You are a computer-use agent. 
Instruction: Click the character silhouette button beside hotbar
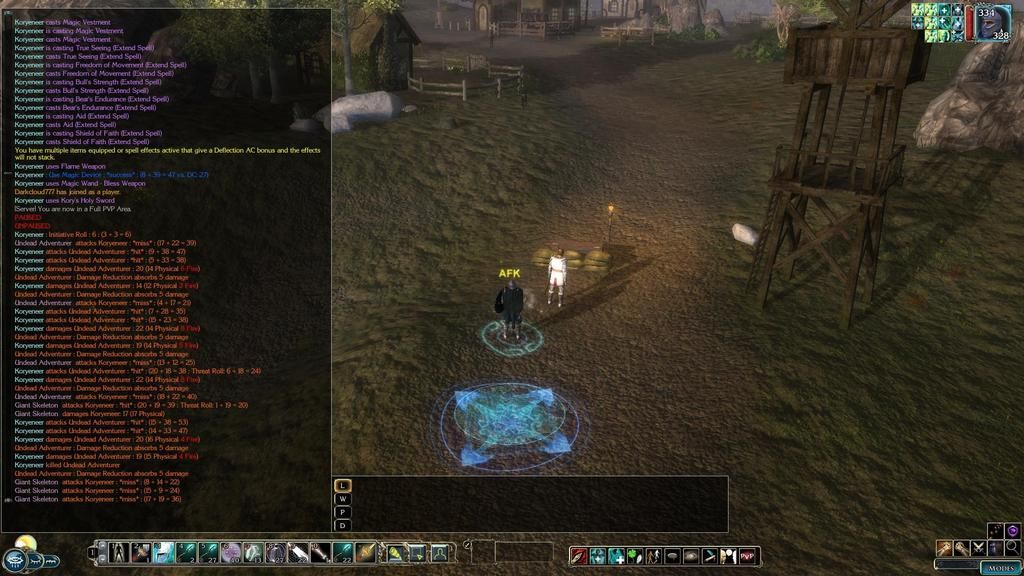[439, 552]
